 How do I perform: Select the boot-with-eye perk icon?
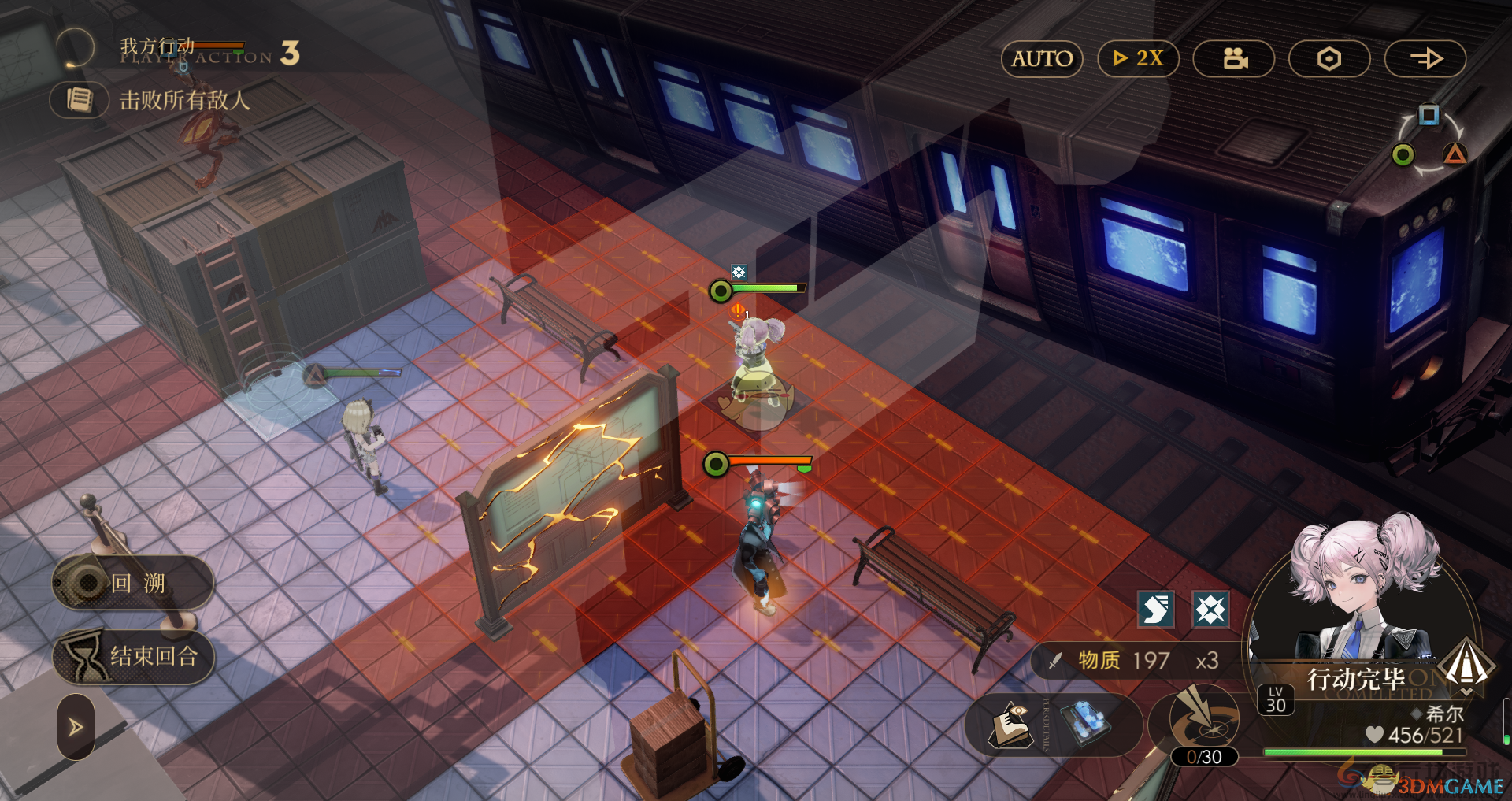pyautogui.click(x=1011, y=725)
